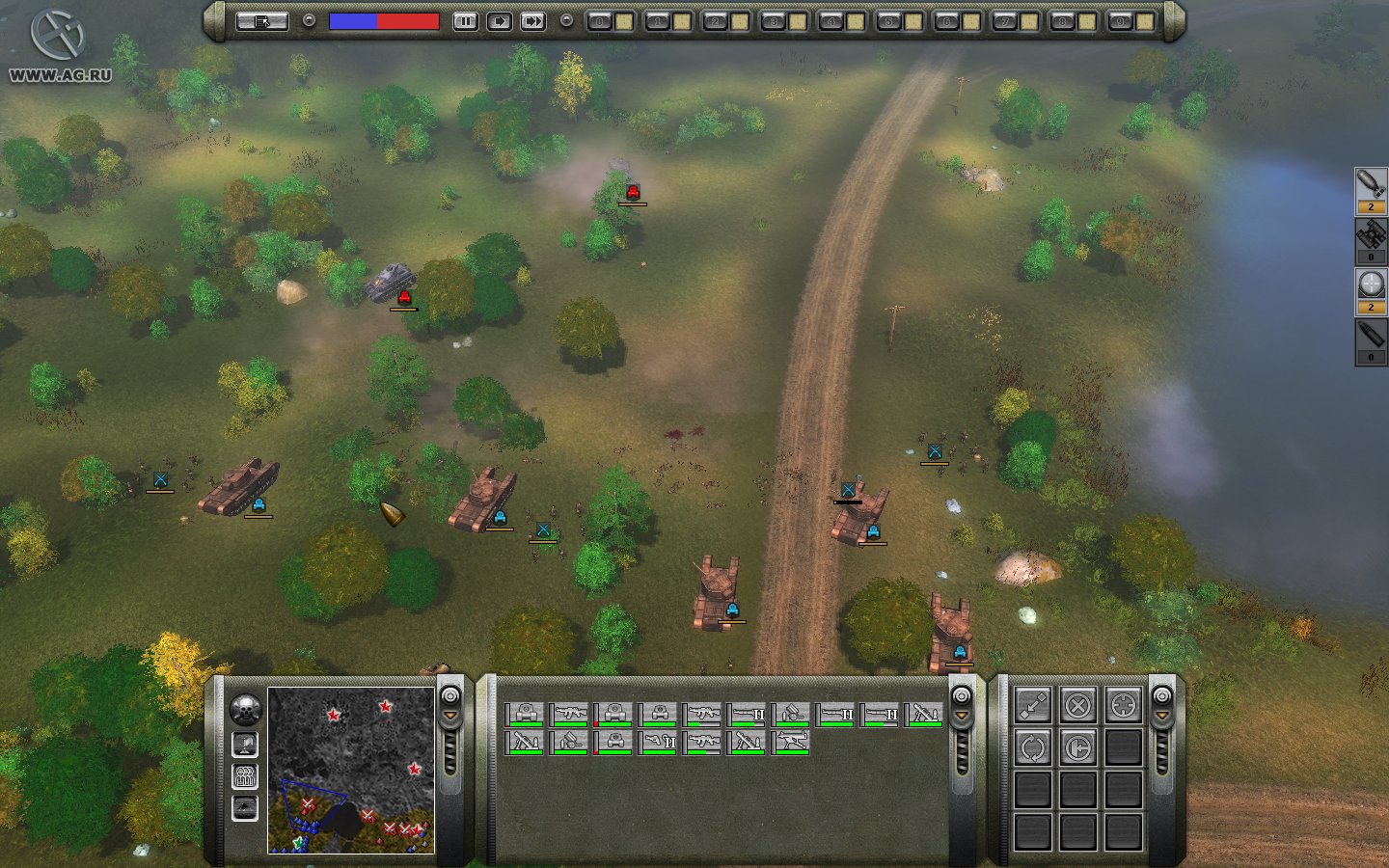Select control group 5
This screenshot has height=868, width=1389.
(x=888, y=21)
